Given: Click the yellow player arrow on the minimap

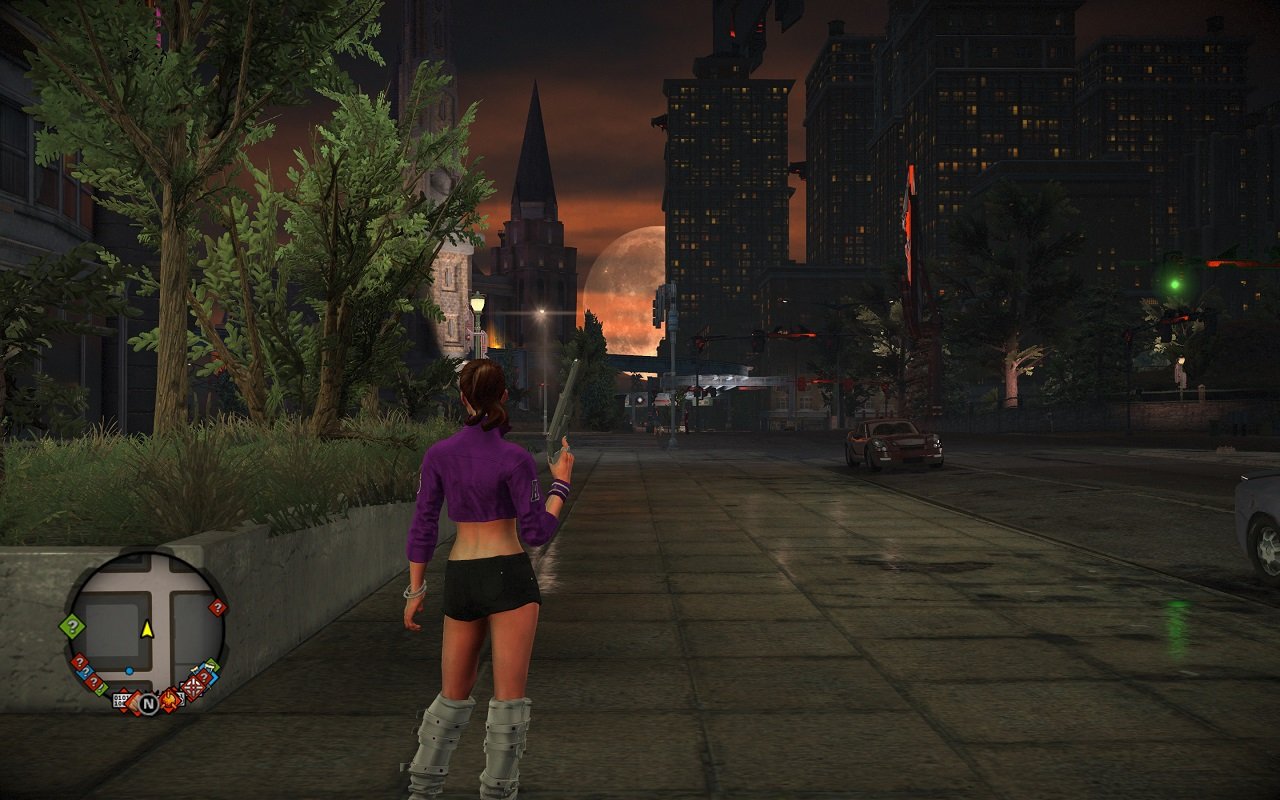Looking at the screenshot, I should [148, 630].
